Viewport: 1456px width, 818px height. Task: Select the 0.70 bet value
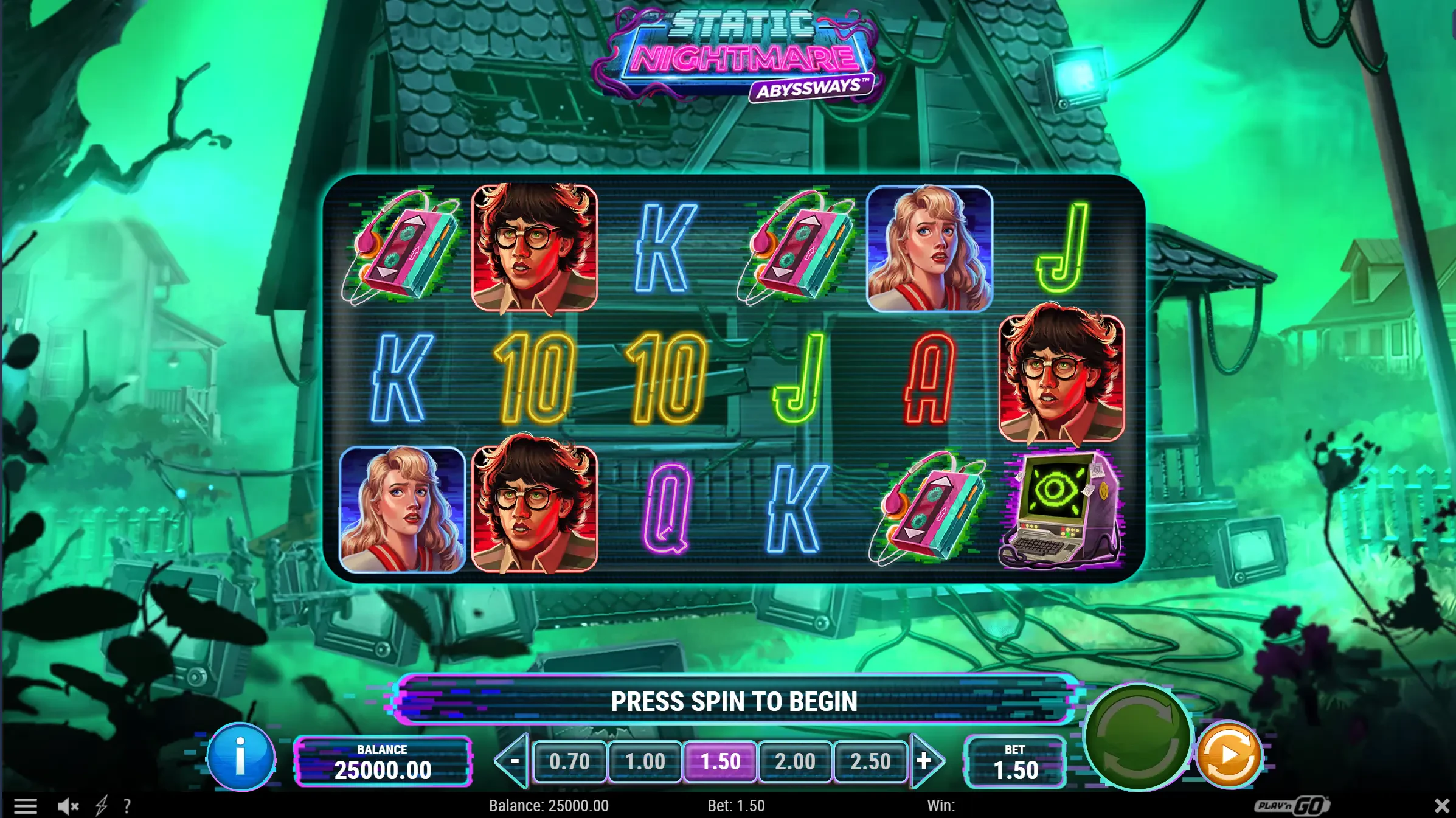click(x=569, y=761)
